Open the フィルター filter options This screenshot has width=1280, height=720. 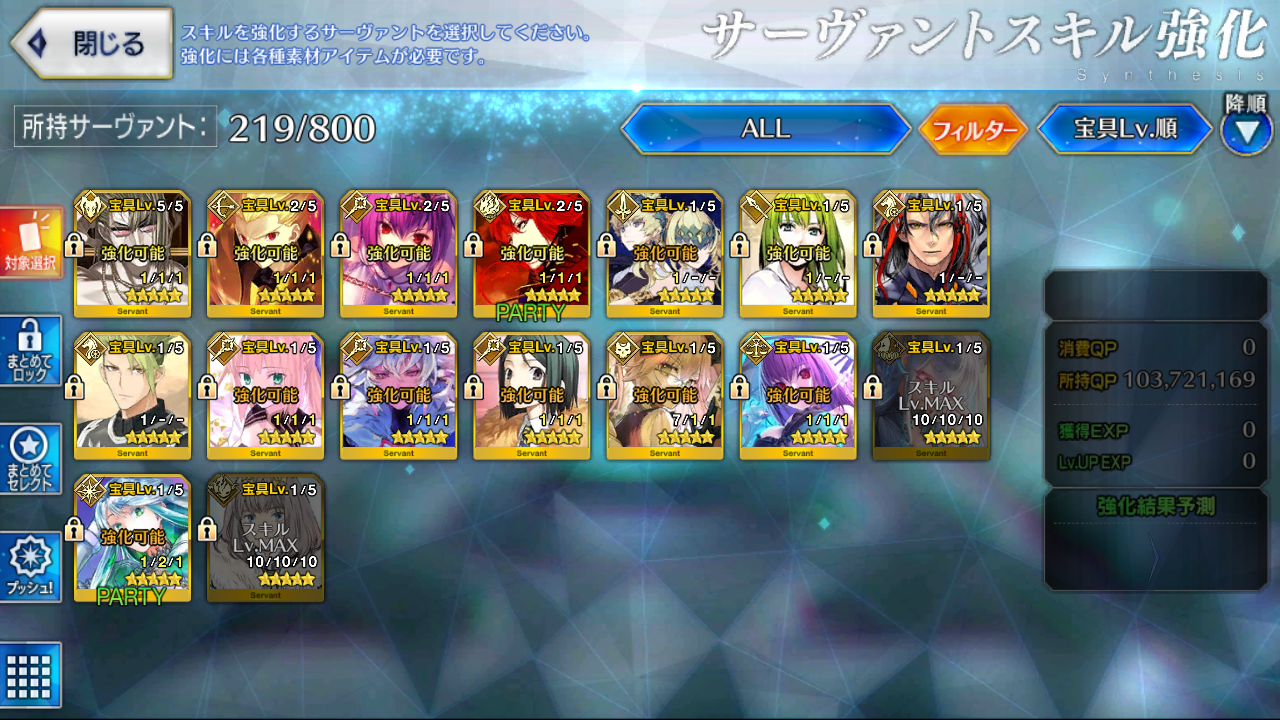[x=973, y=130]
